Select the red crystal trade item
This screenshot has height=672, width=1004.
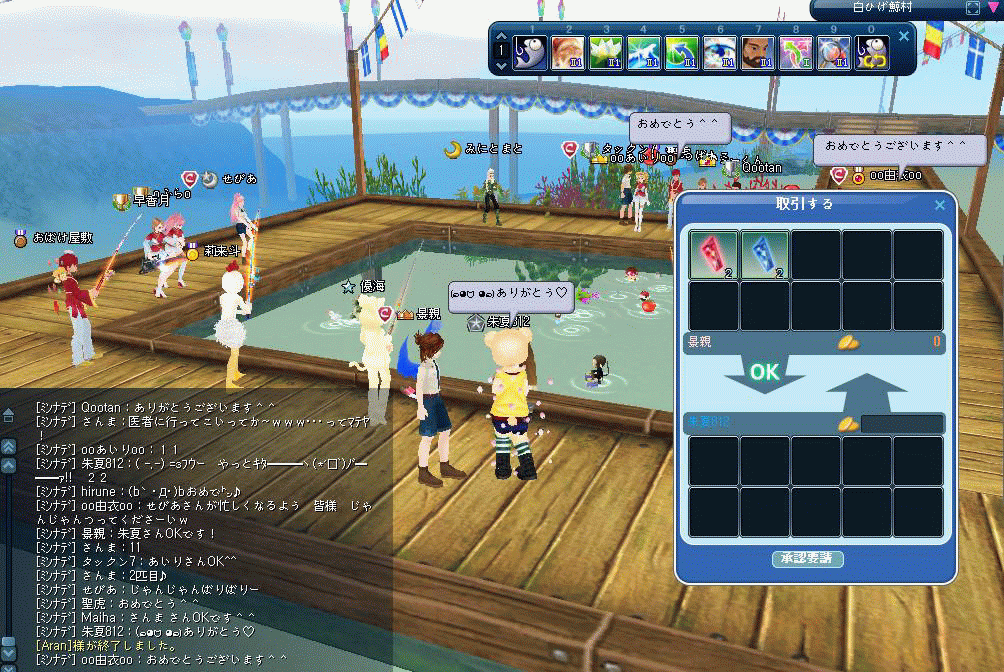coord(713,254)
